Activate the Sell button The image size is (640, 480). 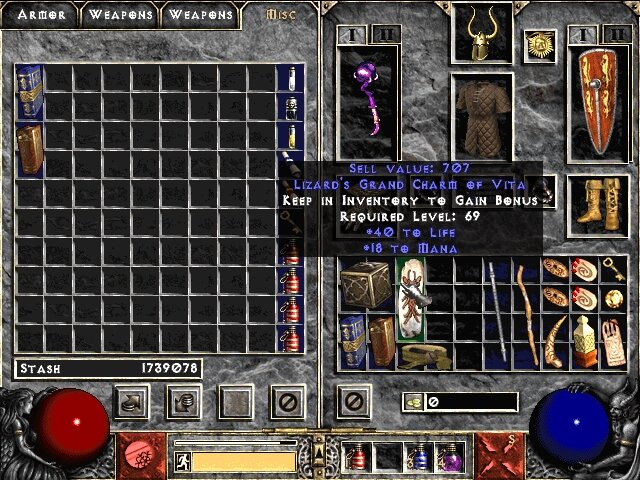click(184, 402)
